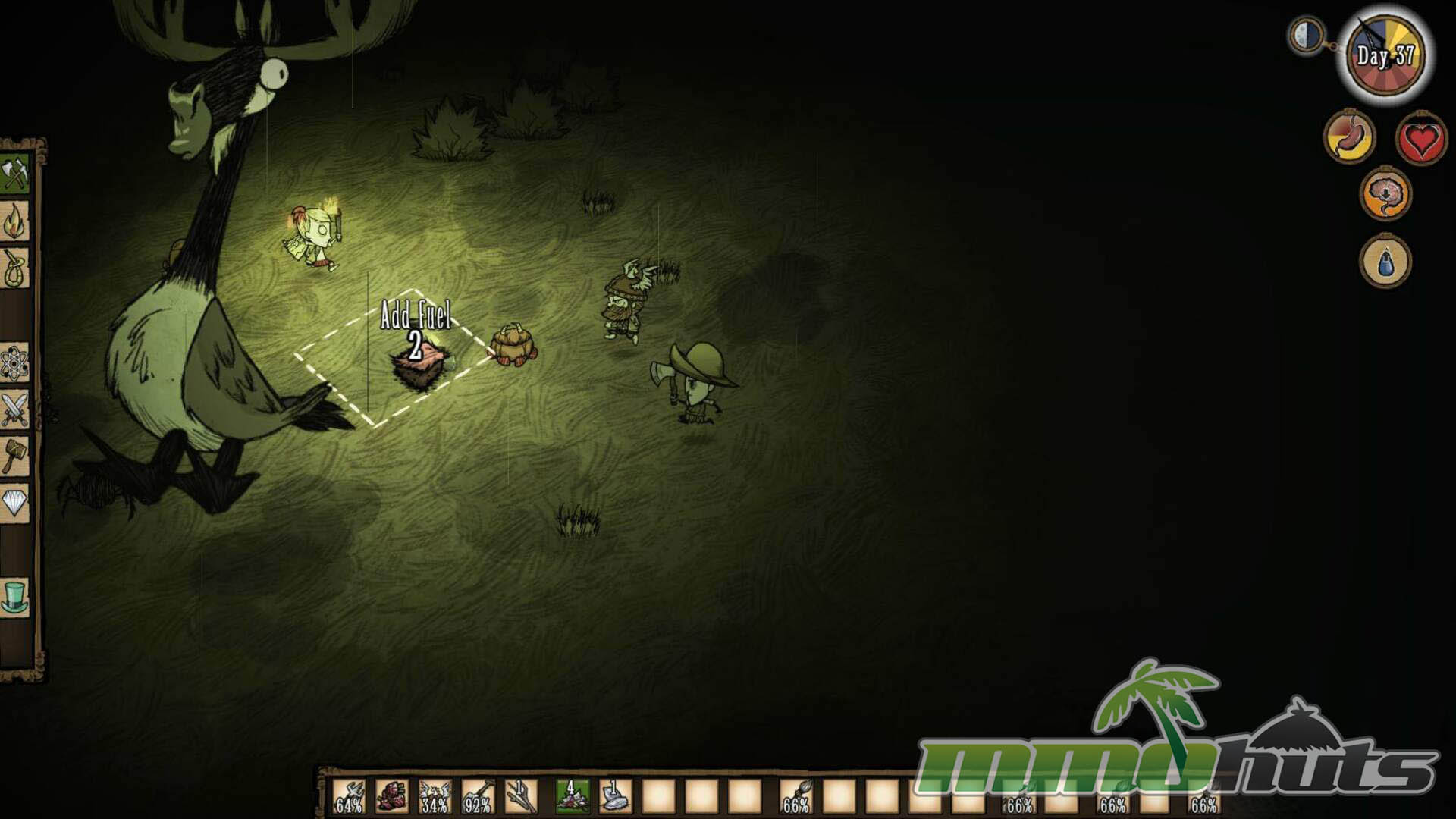The height and width of the screenshot is (819, 1456).
Task: Open the Refine tab with diamond icon
Action: coord(15,503)
